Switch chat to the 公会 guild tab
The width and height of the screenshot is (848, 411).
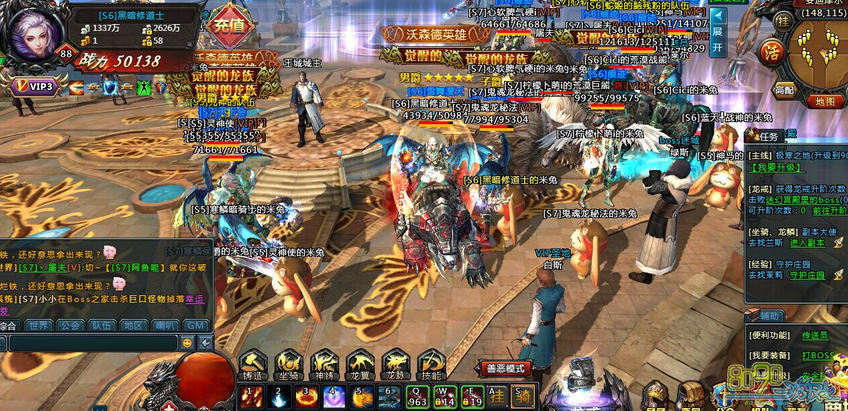[x=70, y=326]
